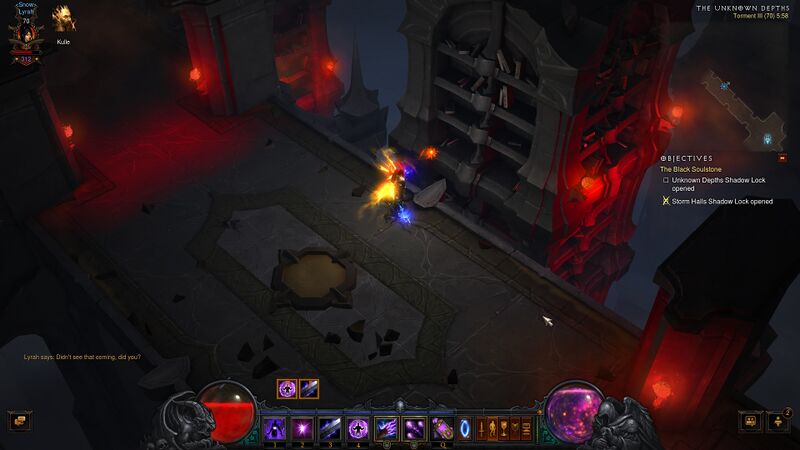800x450 pixels.
Task: Trigger the circular purple aura skill in slot four
Action: [x=357, y=429]
